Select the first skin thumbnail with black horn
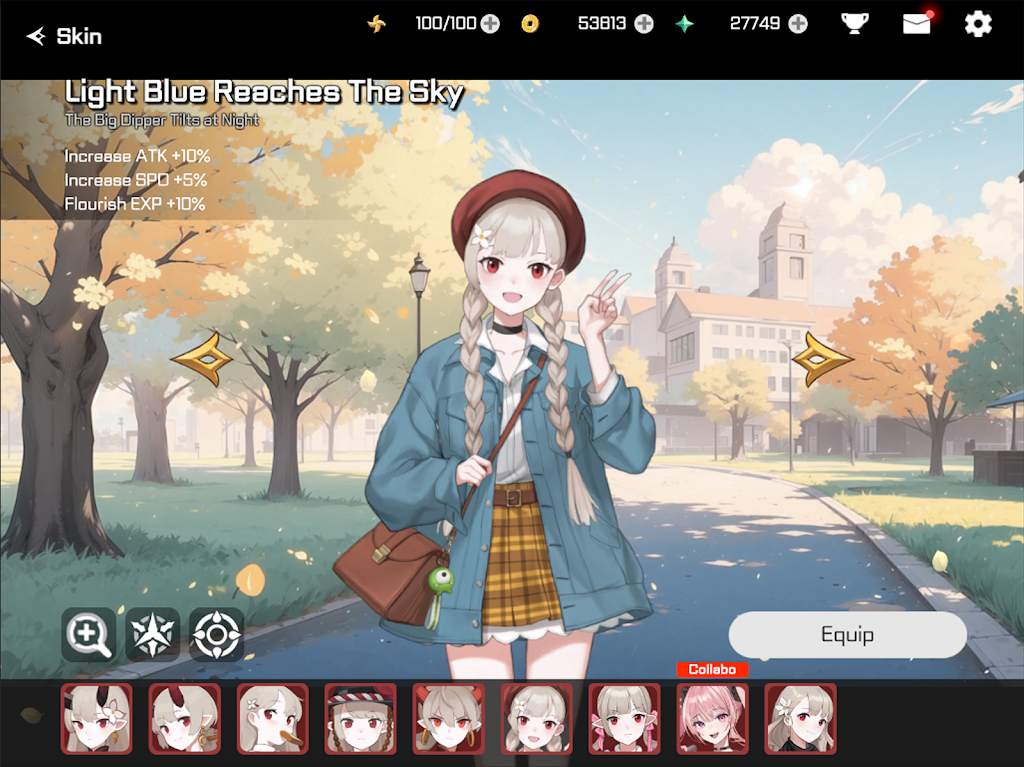 coord(97,718)
